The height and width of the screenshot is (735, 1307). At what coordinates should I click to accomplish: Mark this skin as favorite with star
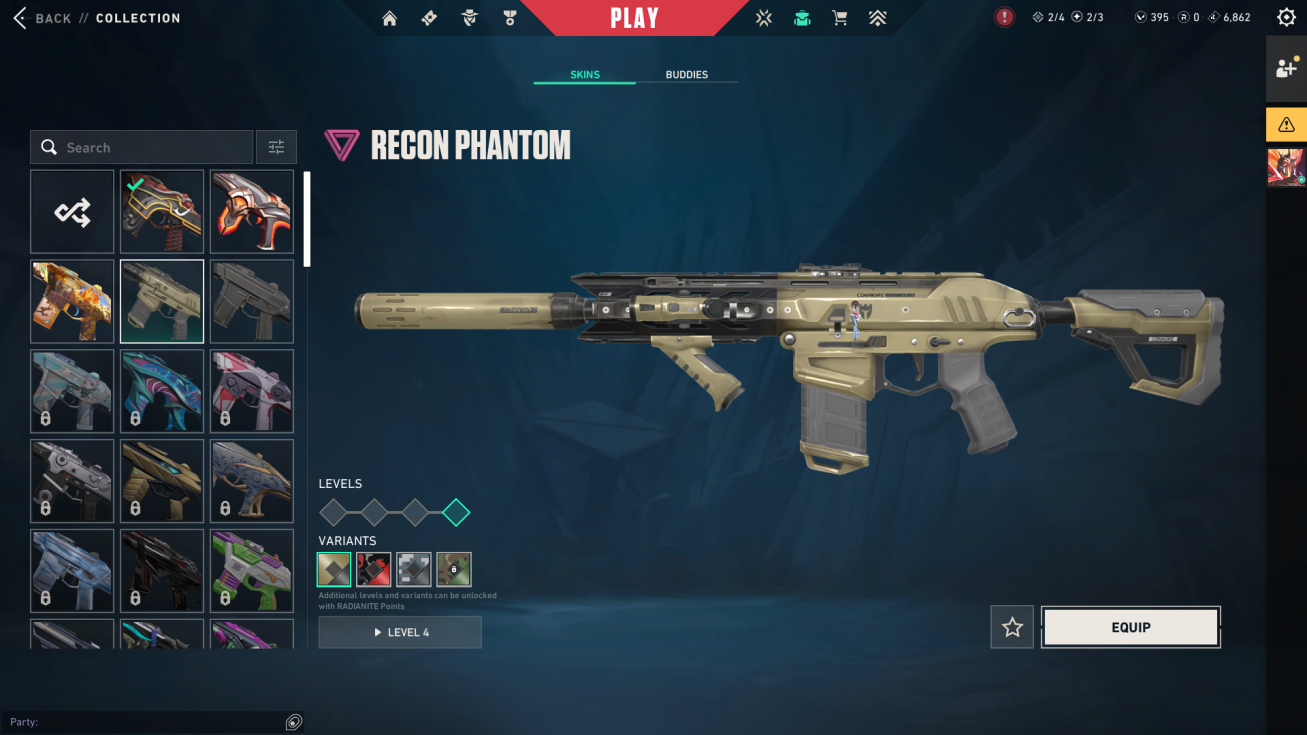coord(1012,627)
